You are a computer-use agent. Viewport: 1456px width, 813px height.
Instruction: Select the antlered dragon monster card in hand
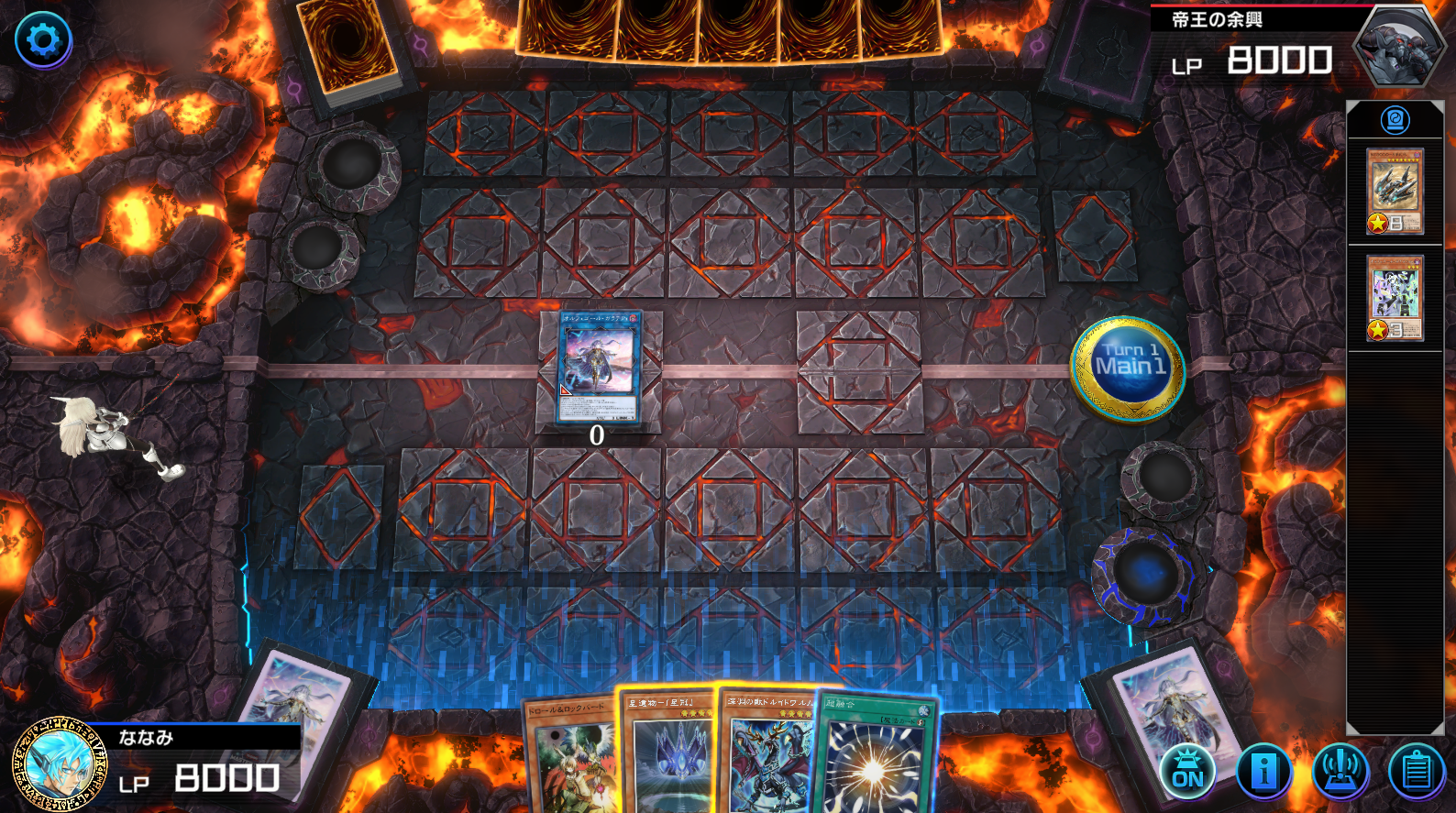click(x=768, y=755)
